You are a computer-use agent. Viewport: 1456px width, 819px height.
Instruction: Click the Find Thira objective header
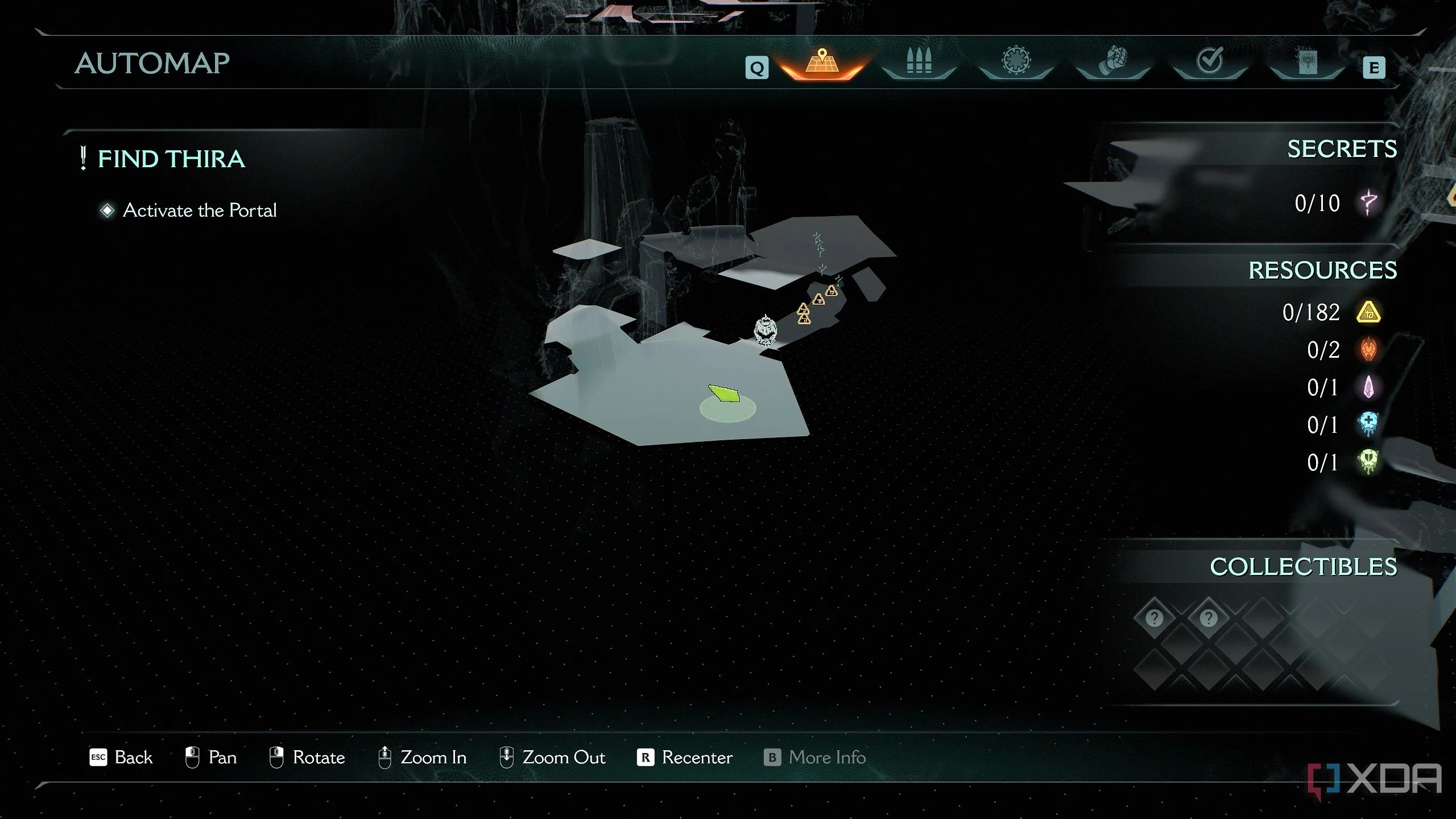[171, 159]
